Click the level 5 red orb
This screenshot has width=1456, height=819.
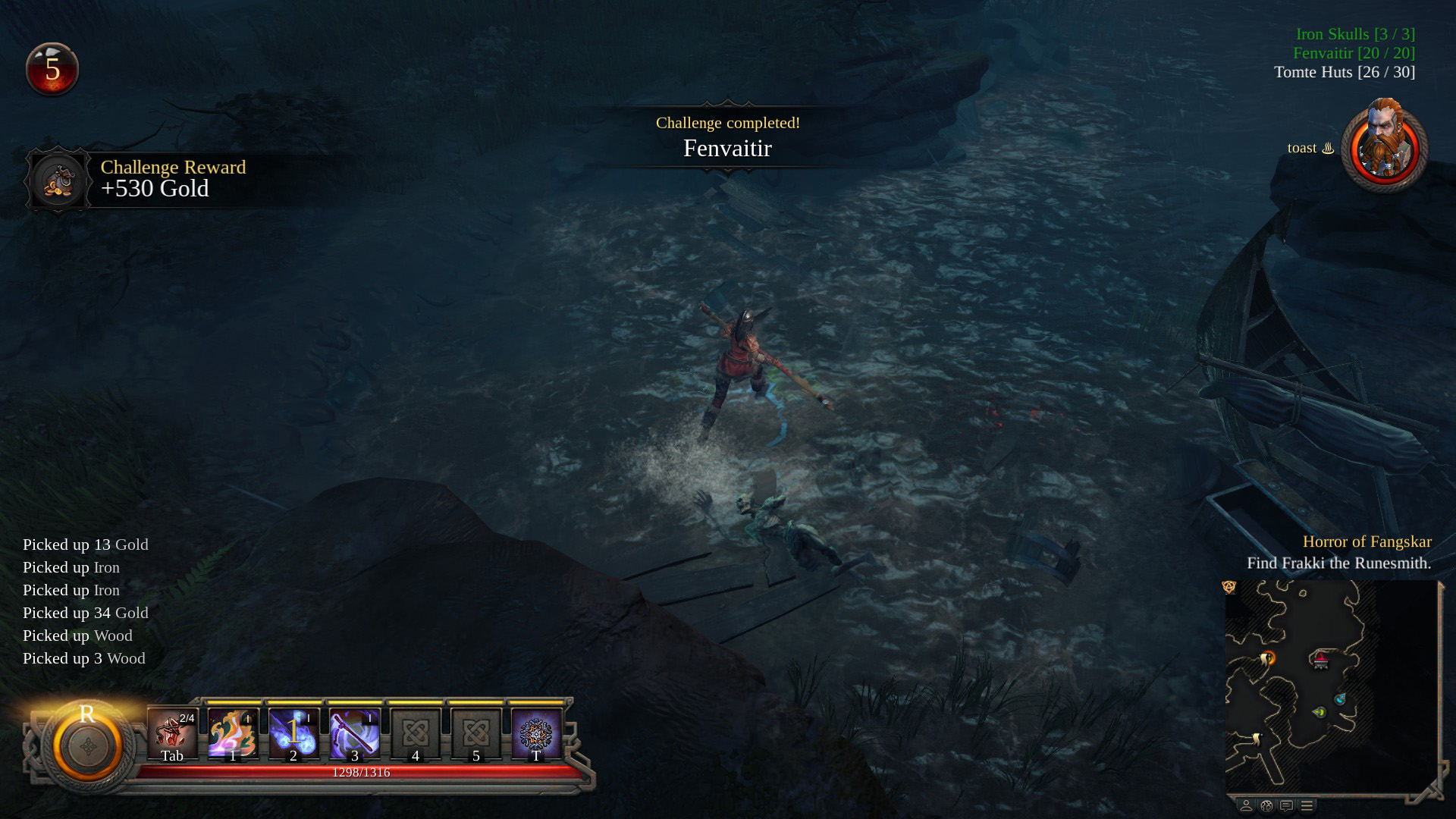point(52,69)
